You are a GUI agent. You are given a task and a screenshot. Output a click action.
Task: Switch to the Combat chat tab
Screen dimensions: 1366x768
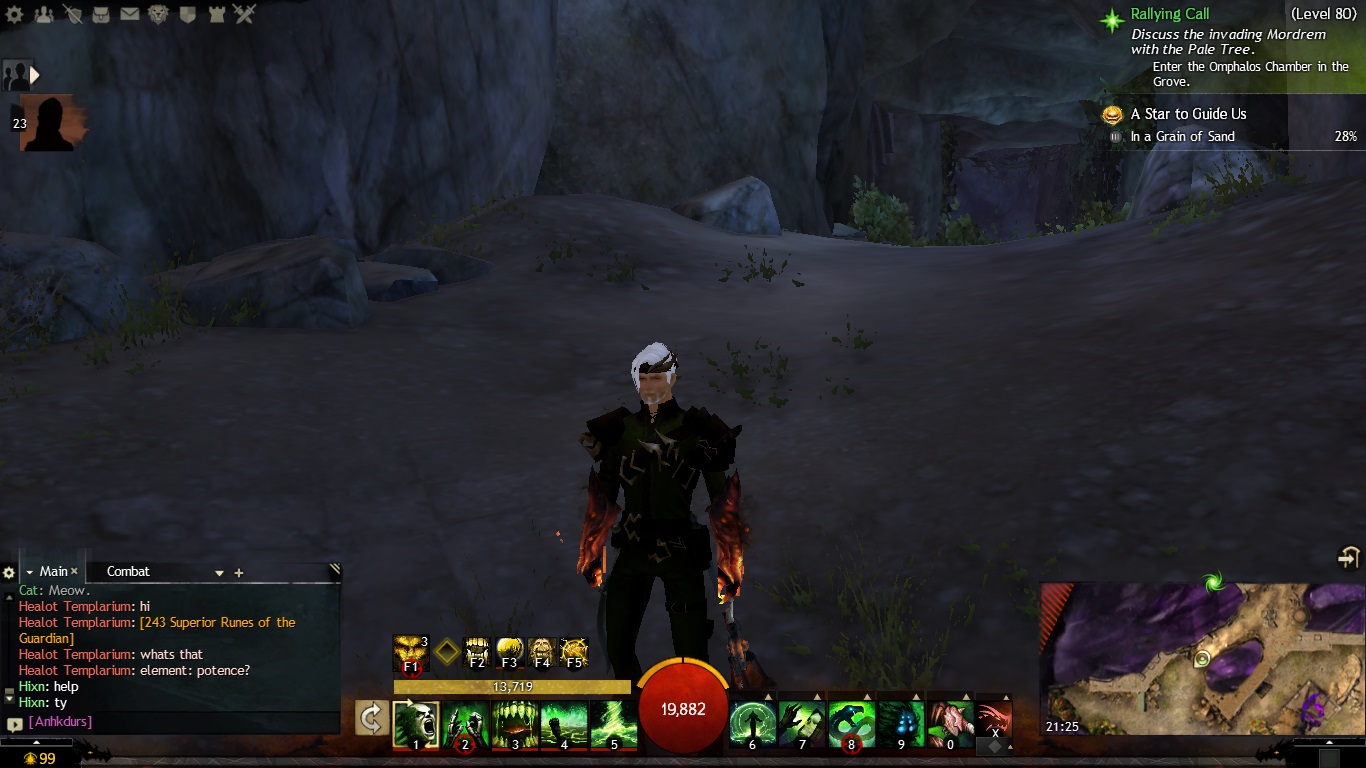(x=128, y=572)
